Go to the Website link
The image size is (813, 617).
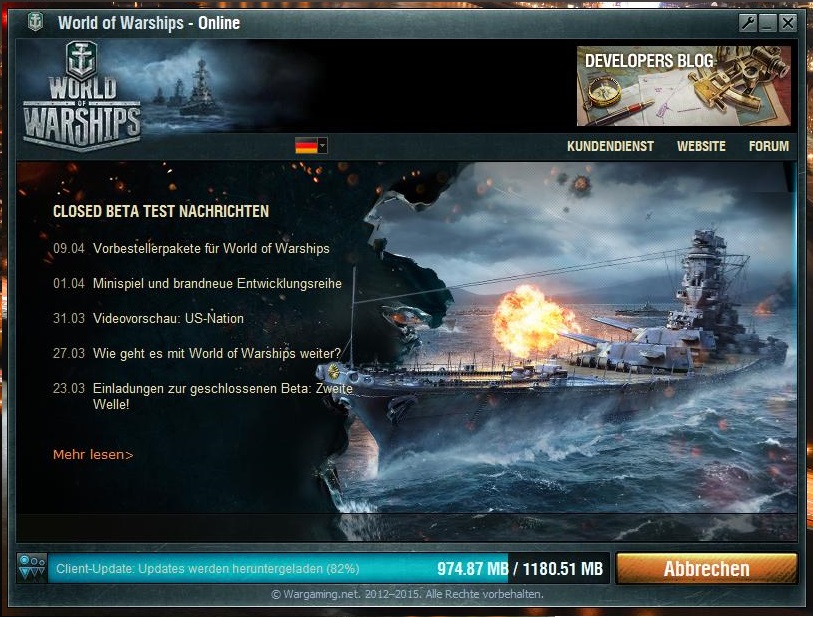(x=701, y=146)
